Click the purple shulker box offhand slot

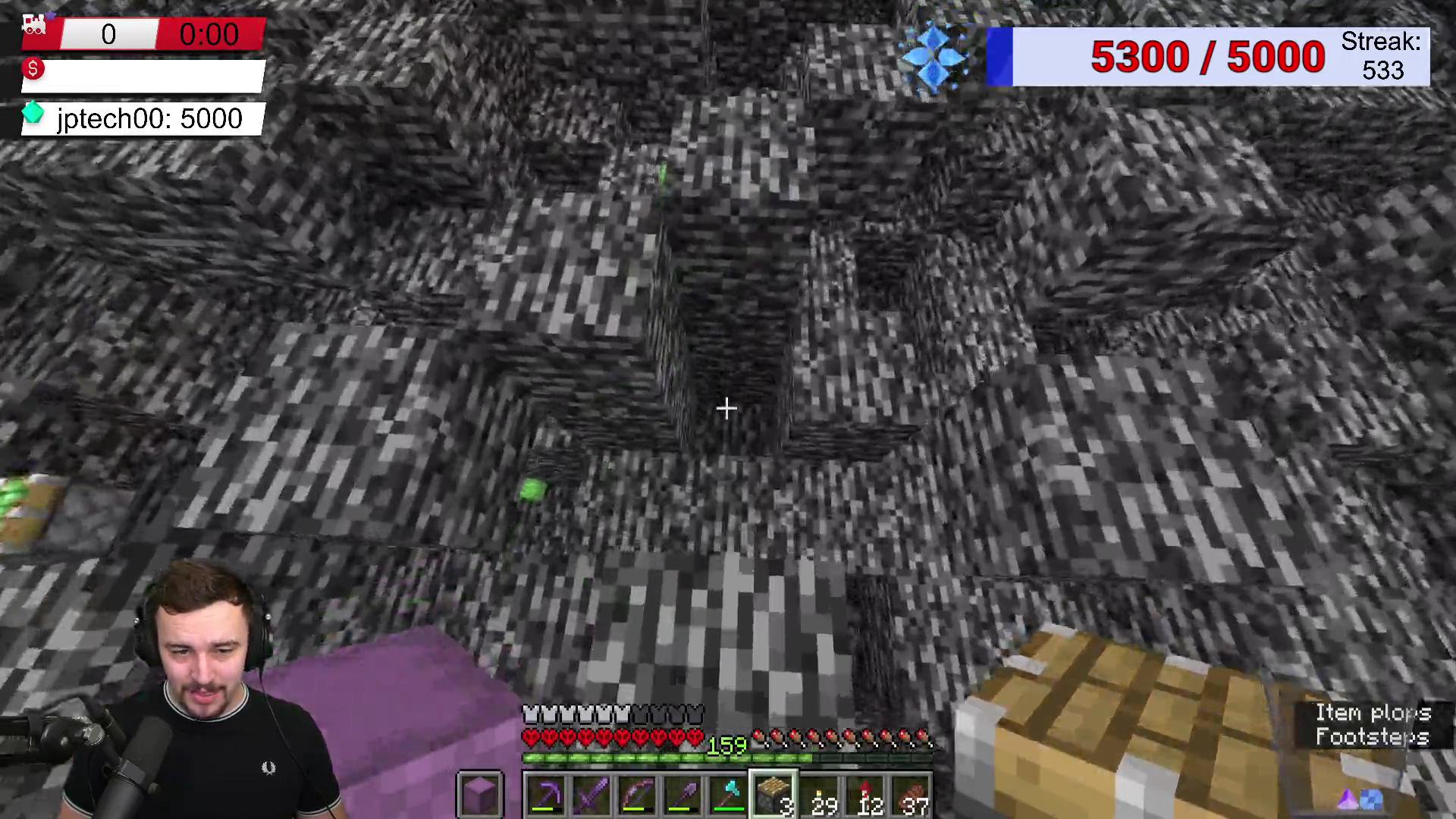pos(480,795)
